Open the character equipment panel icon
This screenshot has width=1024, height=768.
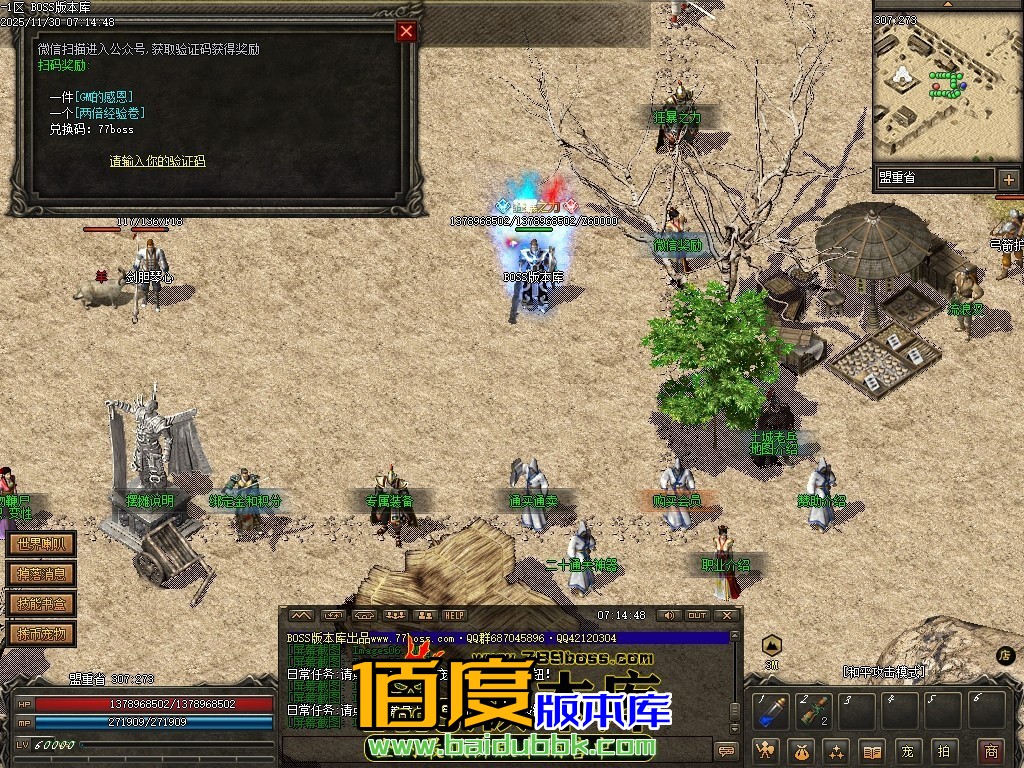tap(767, 750)
